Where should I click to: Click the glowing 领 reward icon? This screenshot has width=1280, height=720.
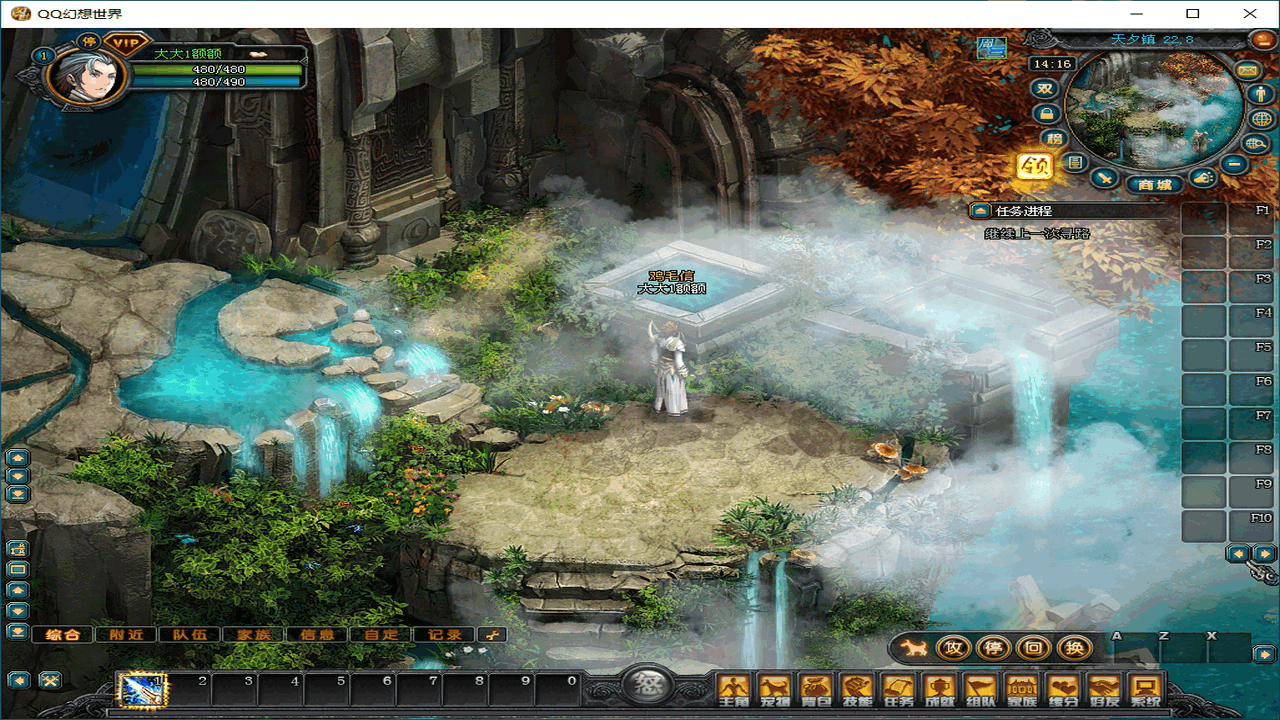(x=1034, y=165)
